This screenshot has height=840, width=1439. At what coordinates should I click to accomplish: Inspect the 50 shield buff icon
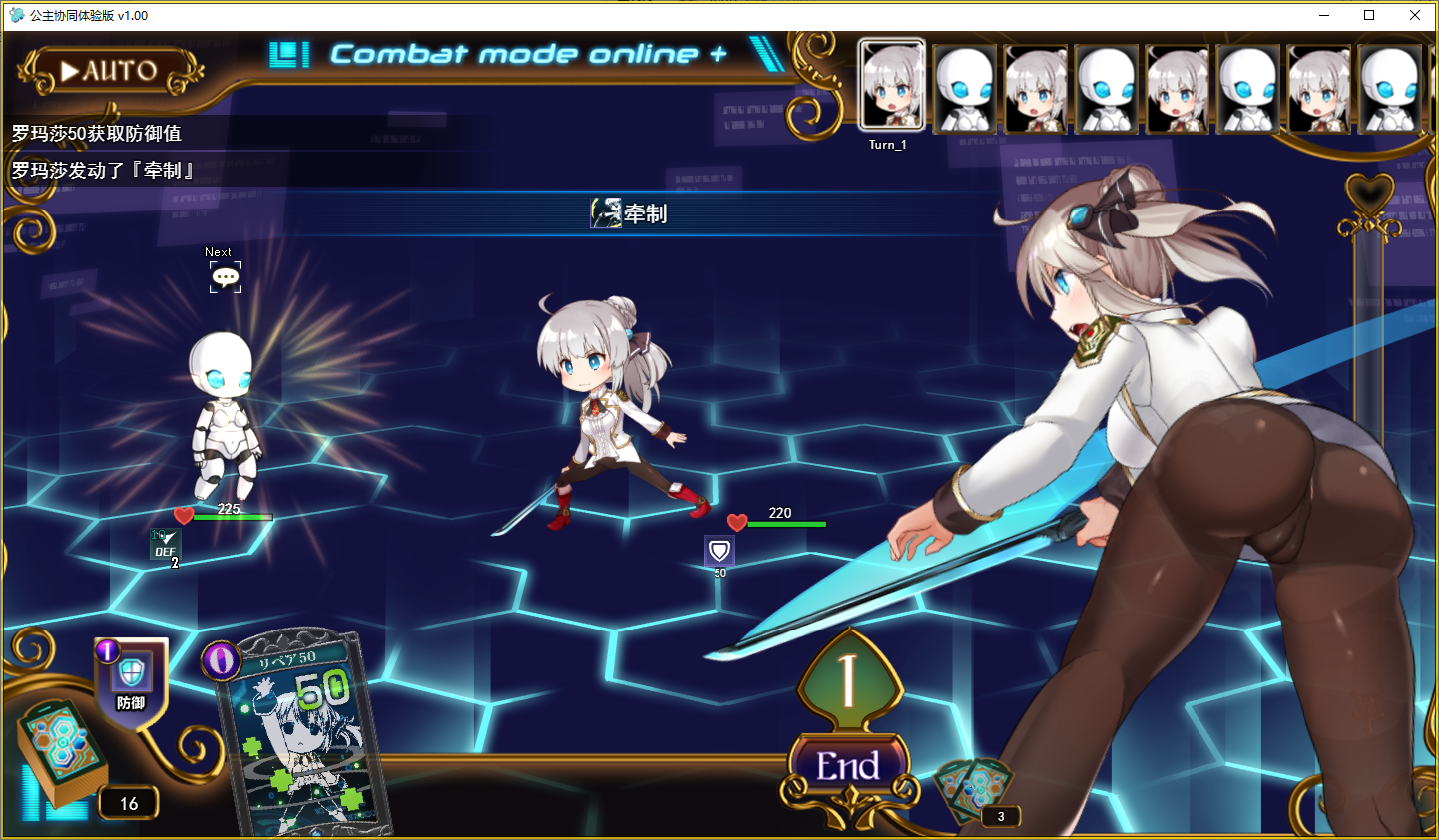coord(719,551)
